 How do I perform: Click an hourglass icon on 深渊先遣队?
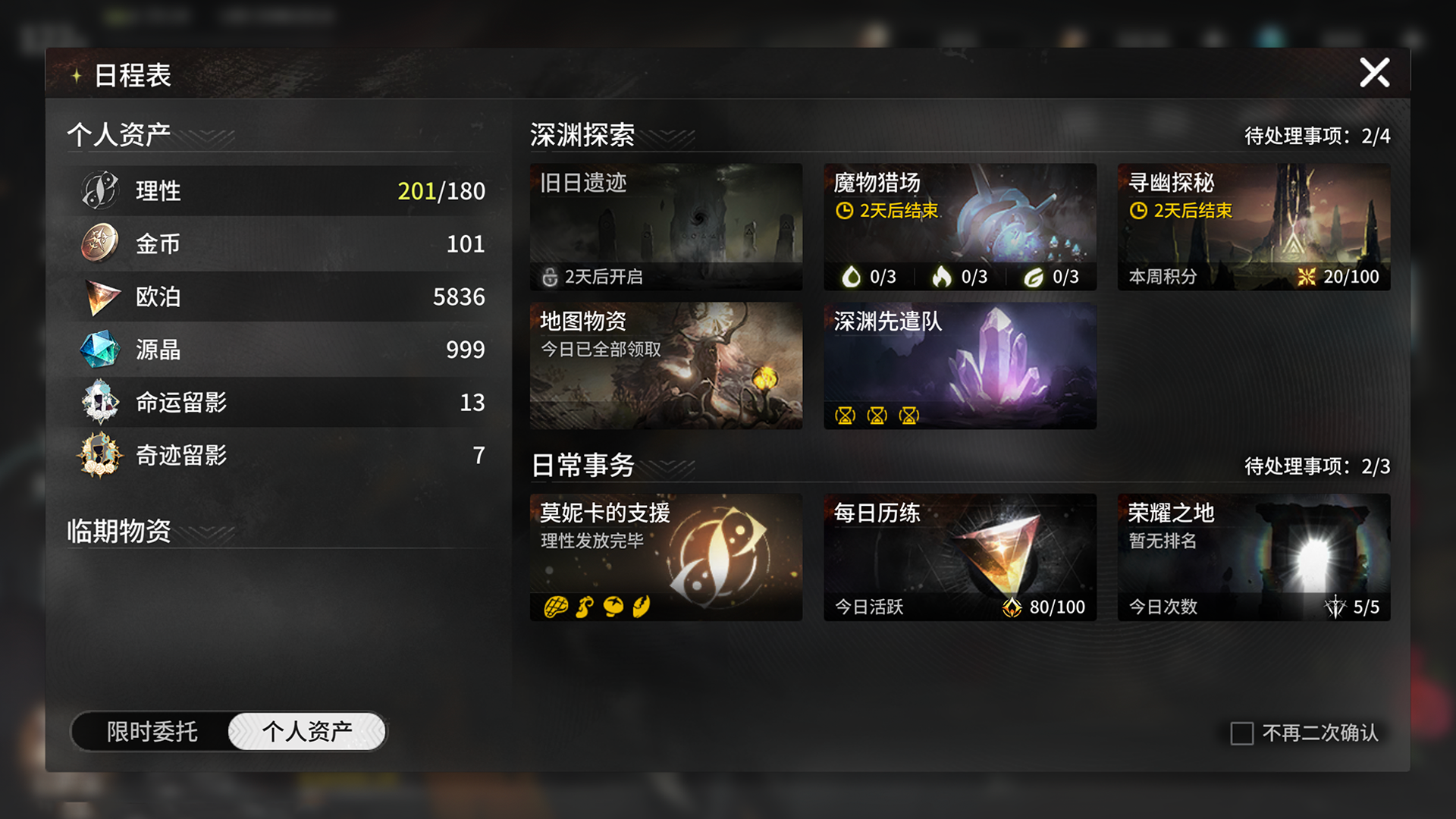(846, 415)
